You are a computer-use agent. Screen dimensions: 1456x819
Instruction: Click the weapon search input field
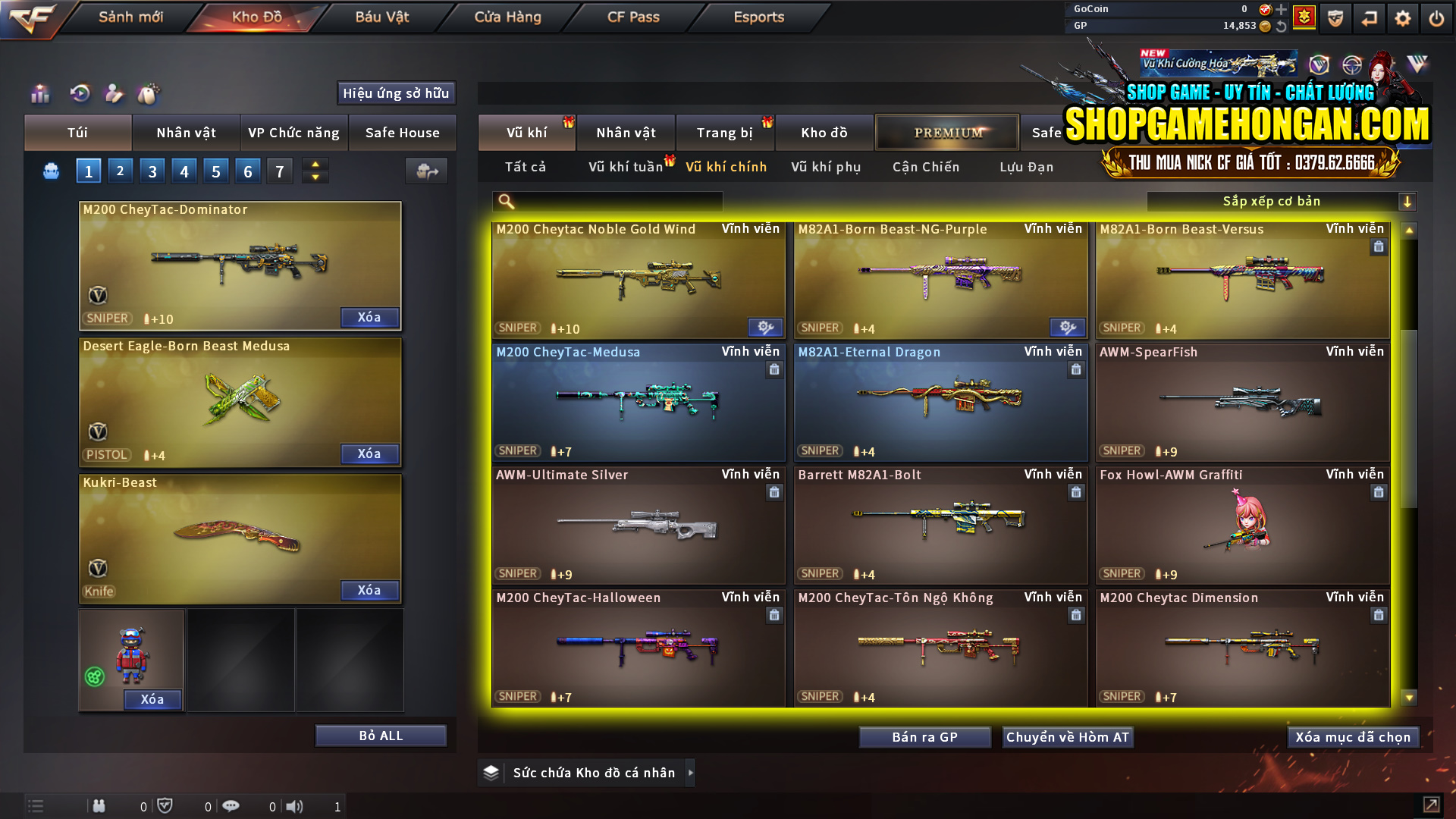click(607, 202)
